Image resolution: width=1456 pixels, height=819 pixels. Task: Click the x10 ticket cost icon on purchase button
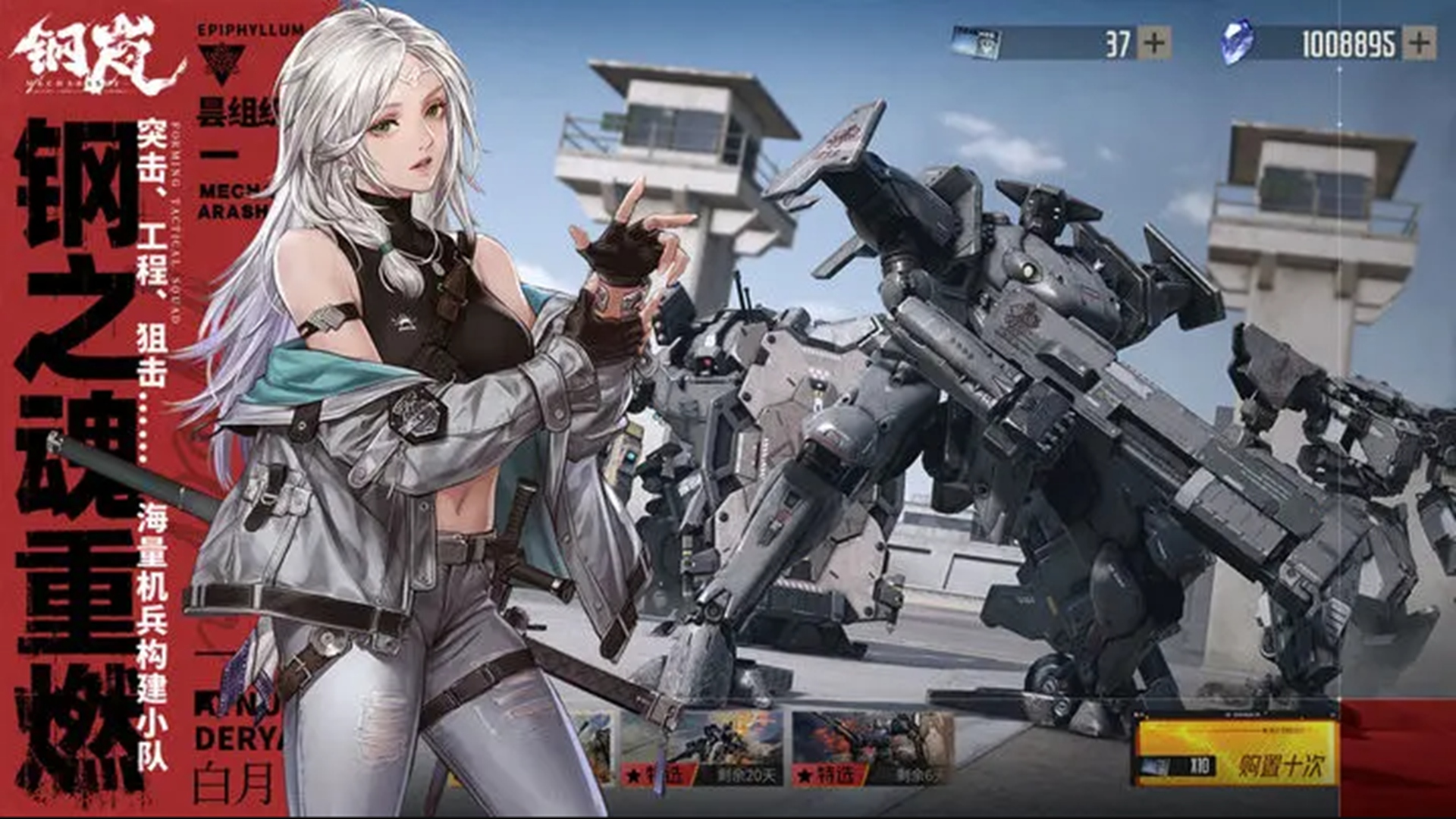pyautogui.click(x=1178, y=767)
